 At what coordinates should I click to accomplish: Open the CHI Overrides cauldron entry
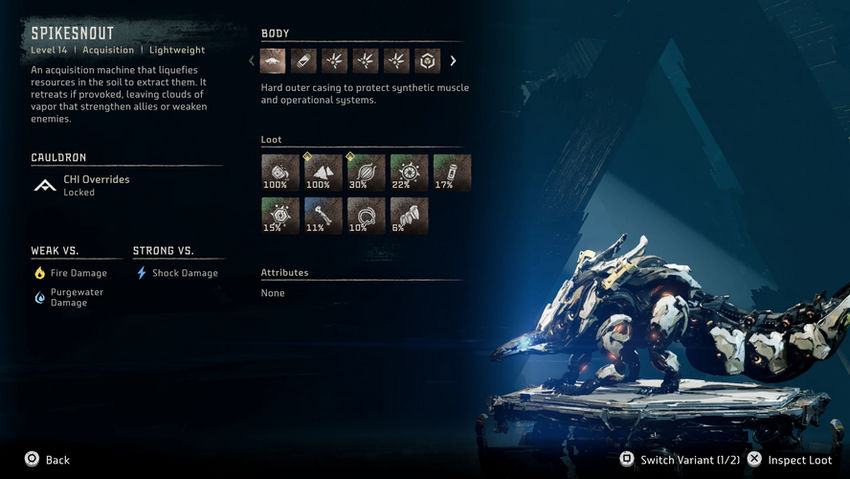96,185
